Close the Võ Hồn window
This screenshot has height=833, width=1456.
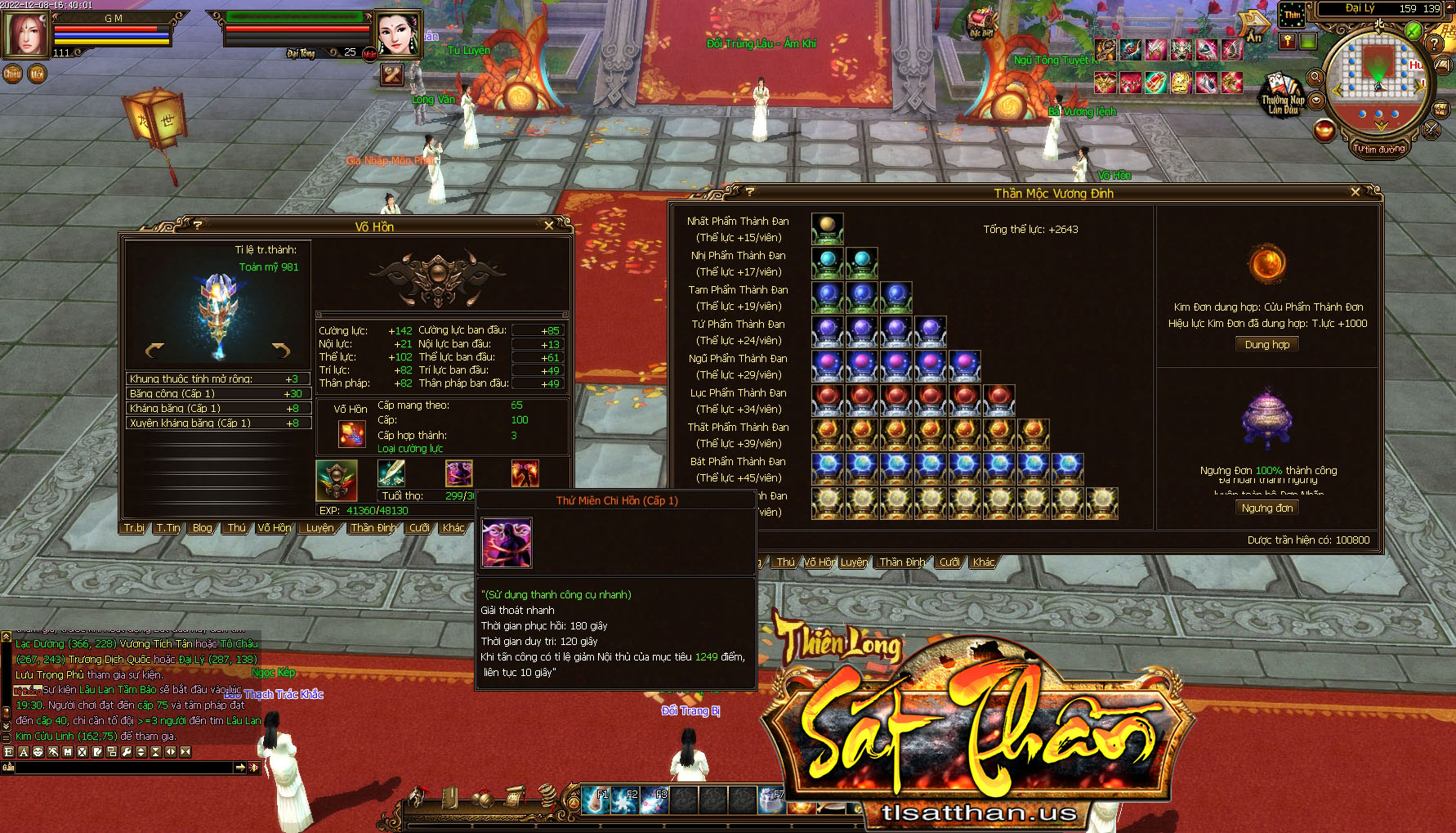548,226
